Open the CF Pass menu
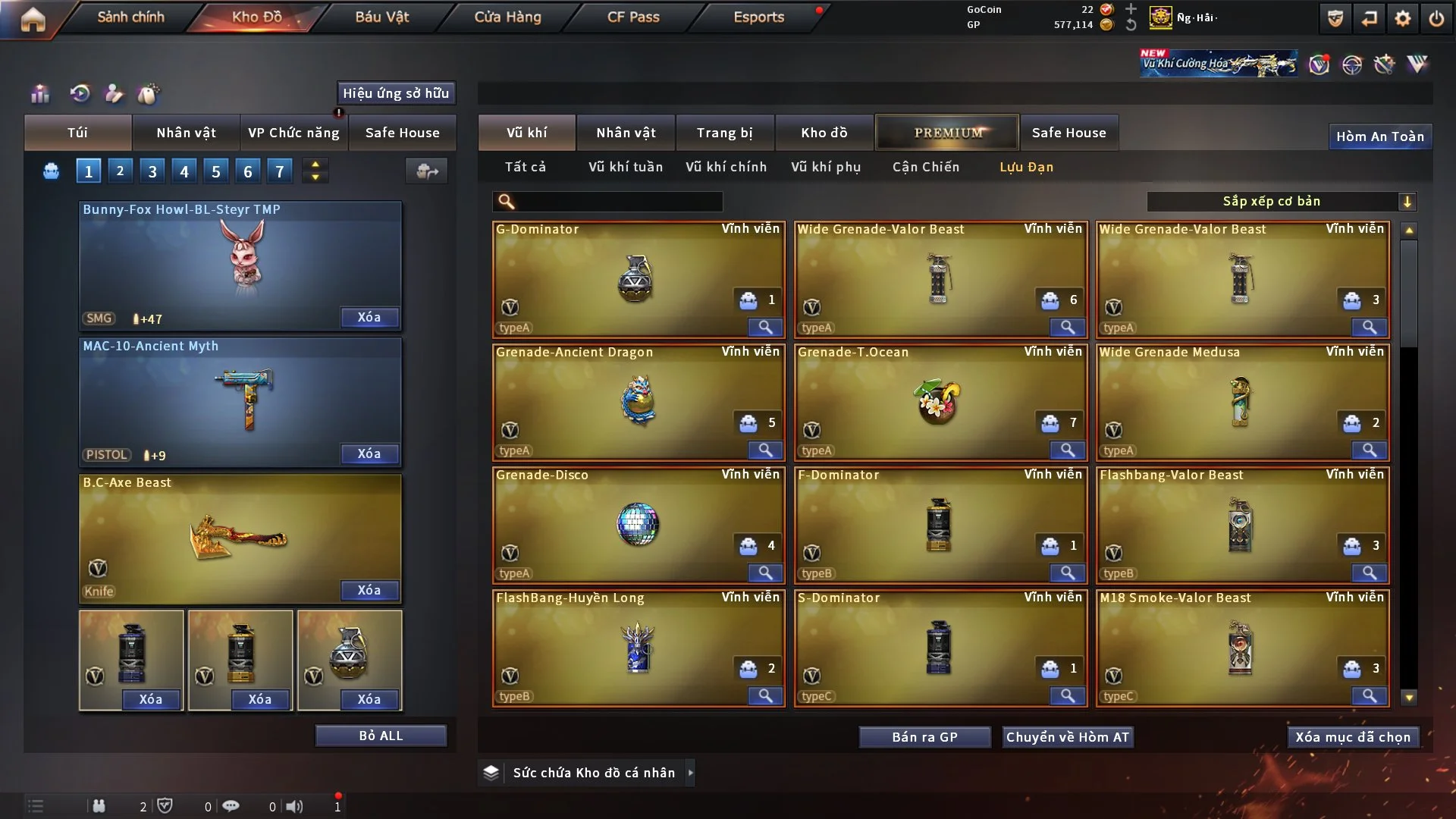Screen dimensions: 1456x819 coord(633,17)
